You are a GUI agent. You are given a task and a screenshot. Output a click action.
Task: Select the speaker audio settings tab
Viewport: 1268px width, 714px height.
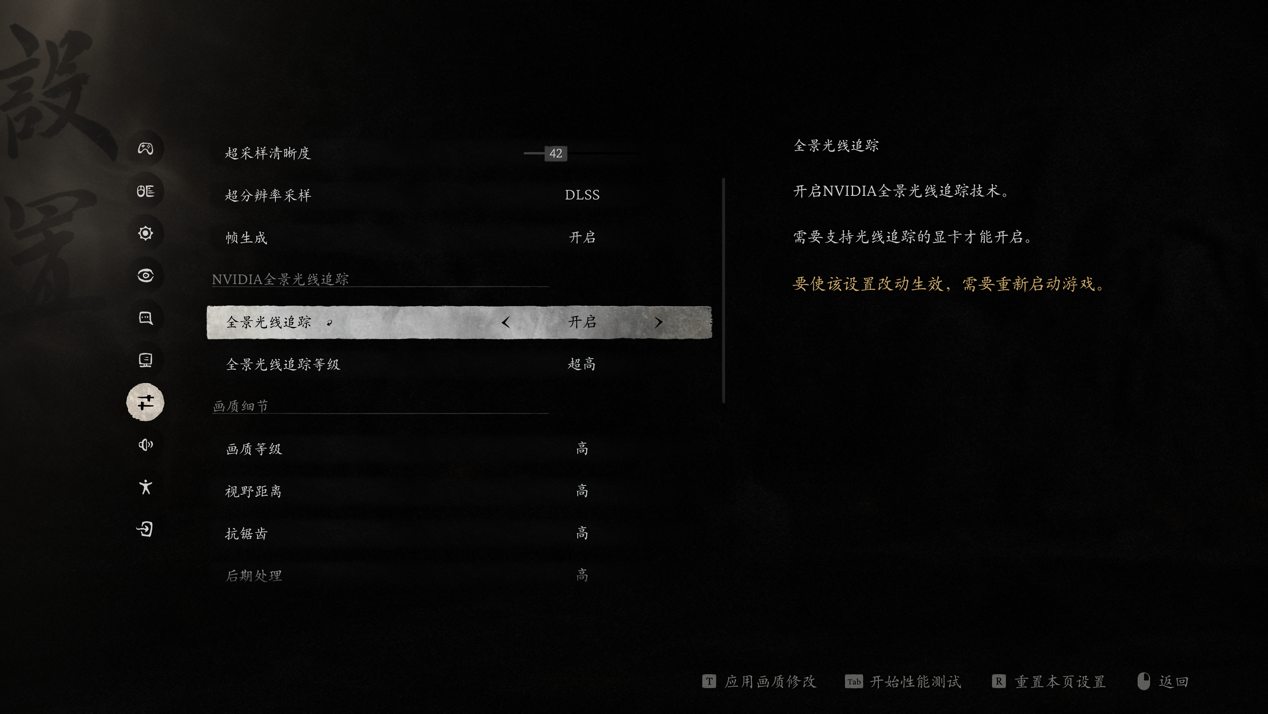point(145,445)
